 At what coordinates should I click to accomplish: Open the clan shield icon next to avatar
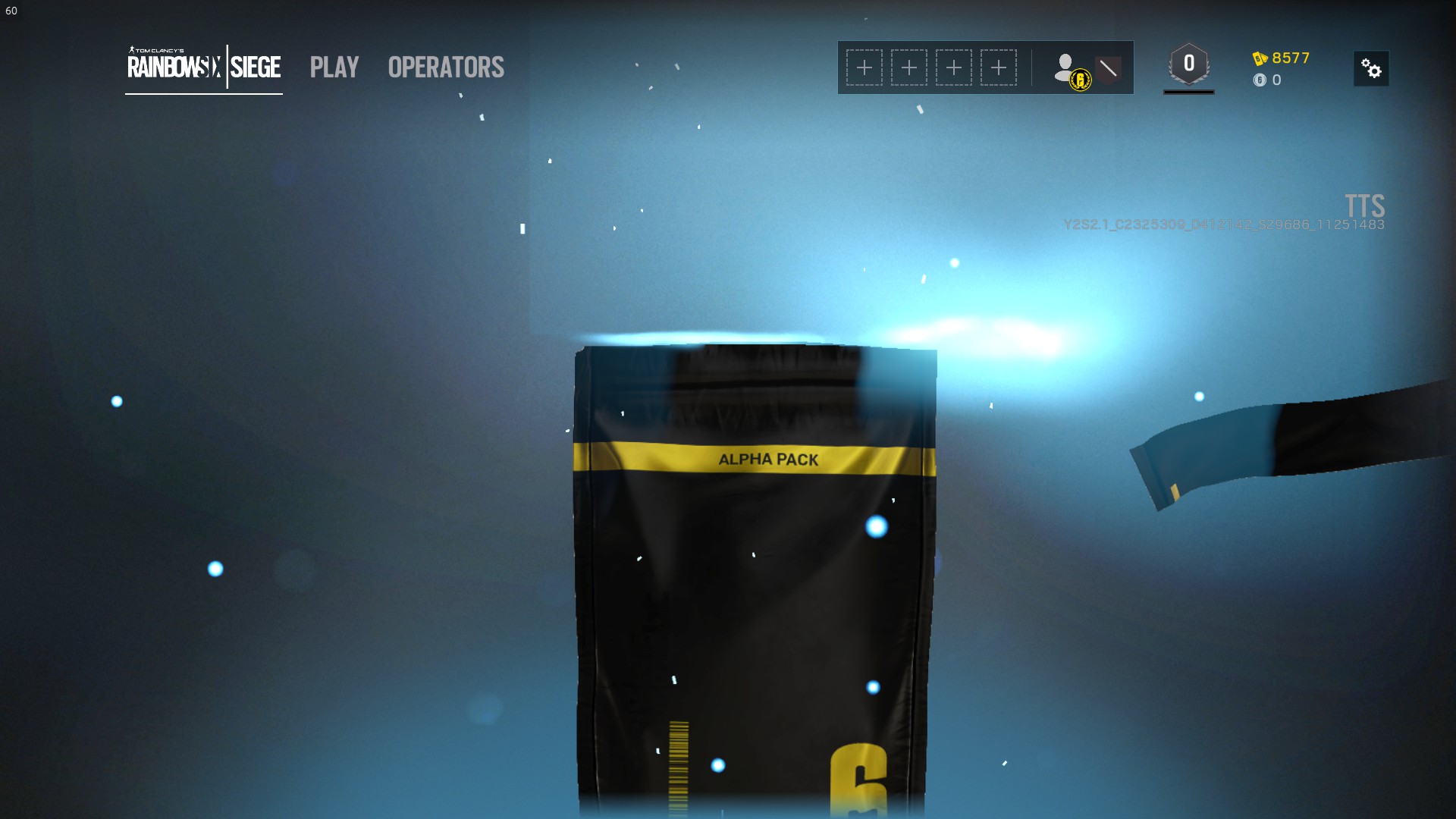(x=1109, y=67)
